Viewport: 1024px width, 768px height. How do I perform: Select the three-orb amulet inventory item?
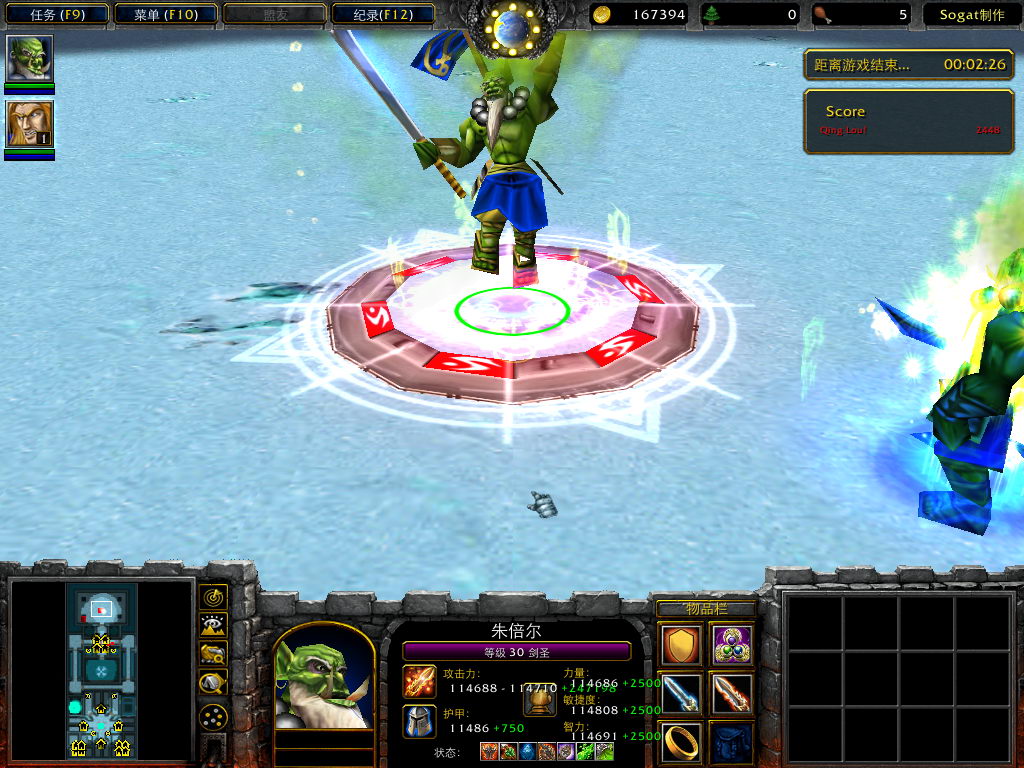click(732, 645)
